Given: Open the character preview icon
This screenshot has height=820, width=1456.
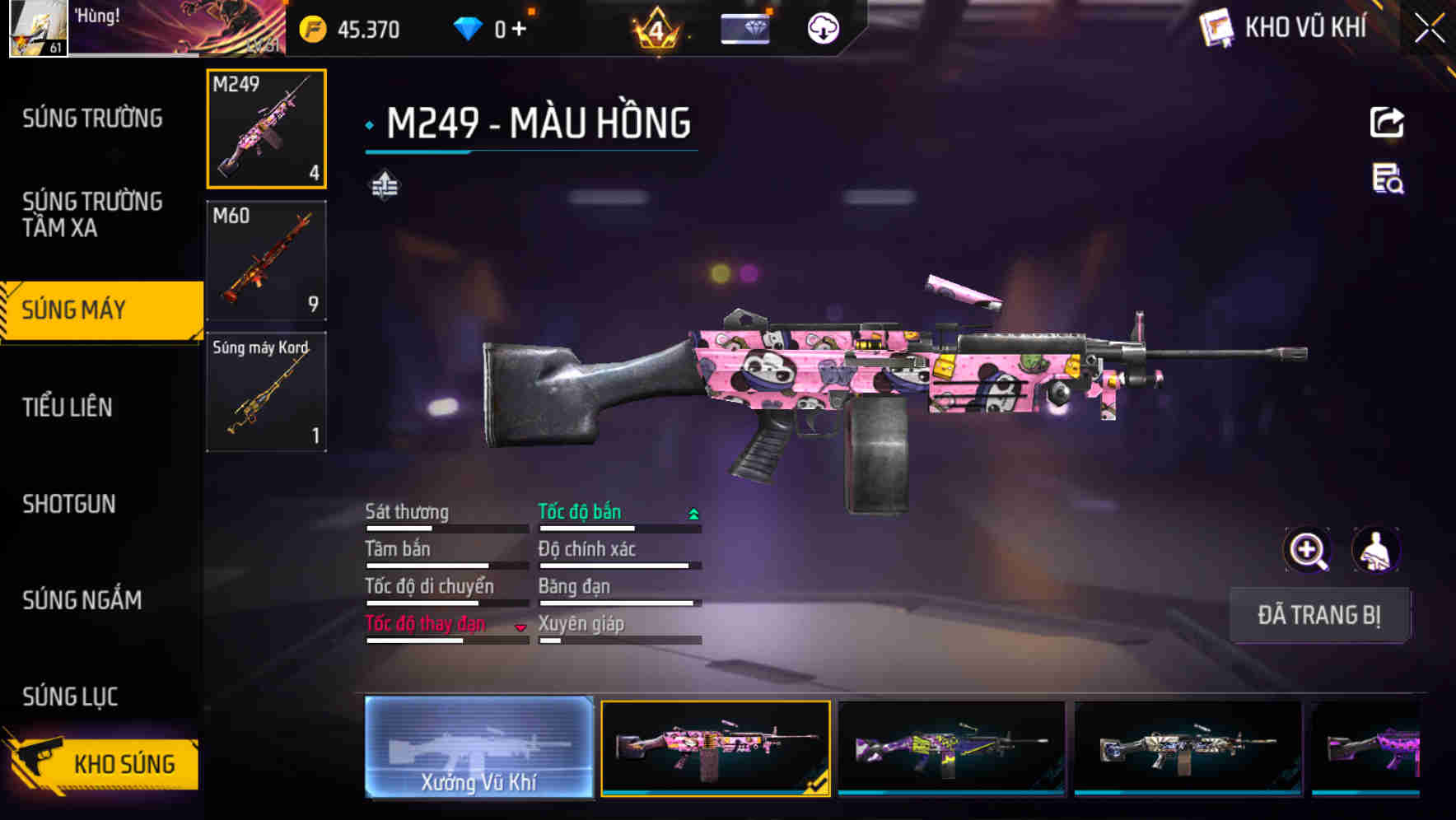Looking at the screenshot, I should (x=1374, y=550).
